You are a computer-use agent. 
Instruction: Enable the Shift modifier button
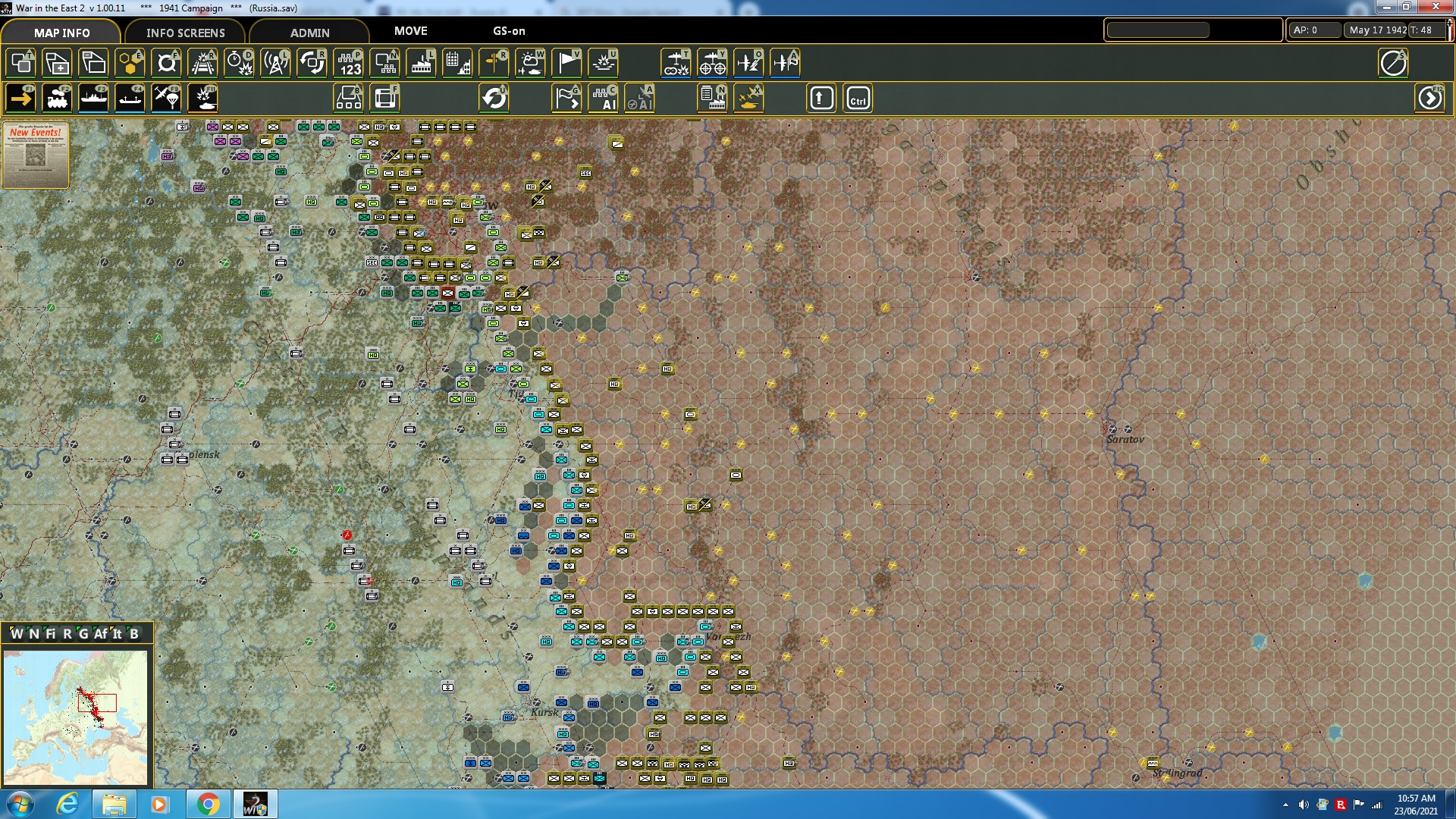point(821,97)
